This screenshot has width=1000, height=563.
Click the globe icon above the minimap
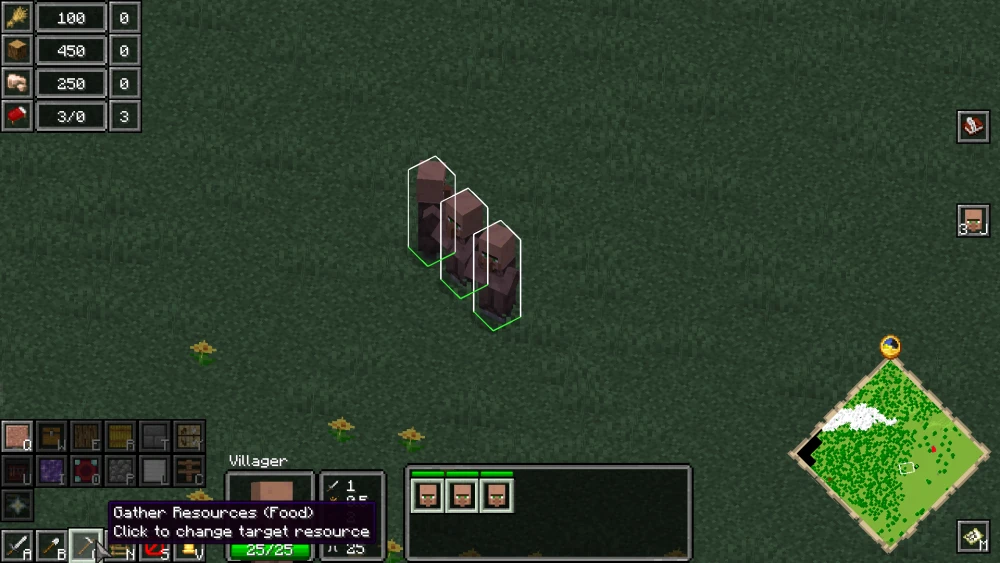click(x=890, y=347)
